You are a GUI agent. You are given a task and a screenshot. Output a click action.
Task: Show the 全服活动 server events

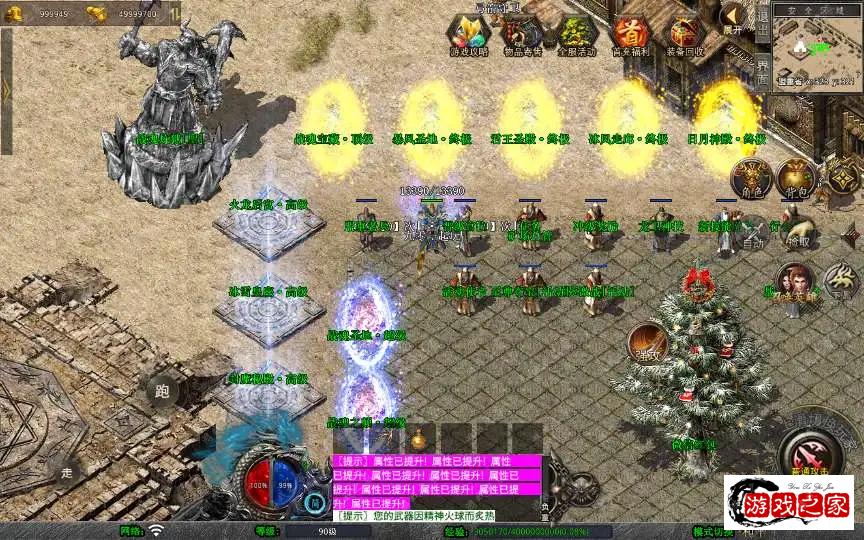[x=577, y=35]
